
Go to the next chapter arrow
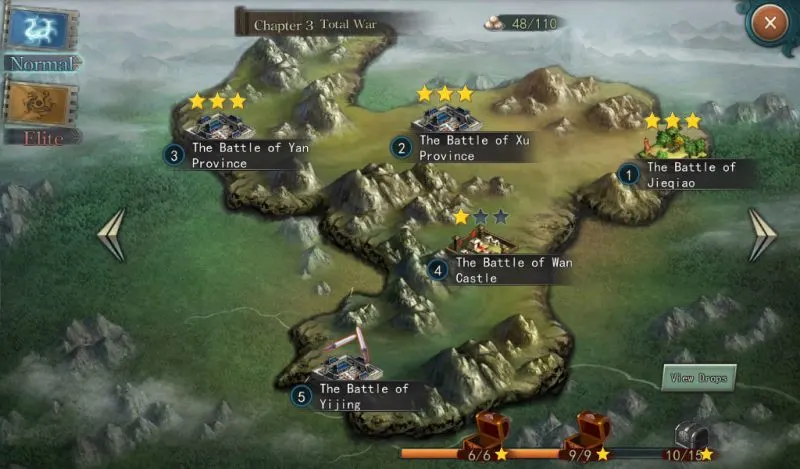[x=762, y=235]
